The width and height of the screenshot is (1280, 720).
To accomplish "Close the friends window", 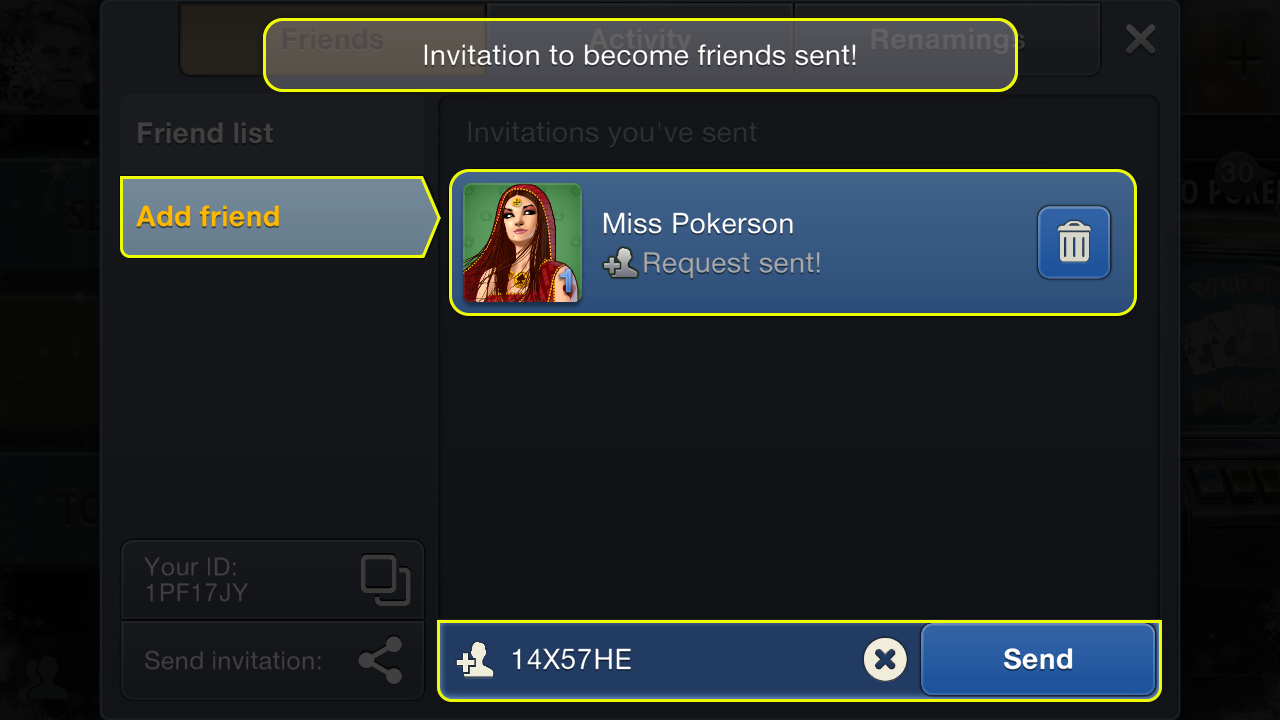I will click(1140, 40).
